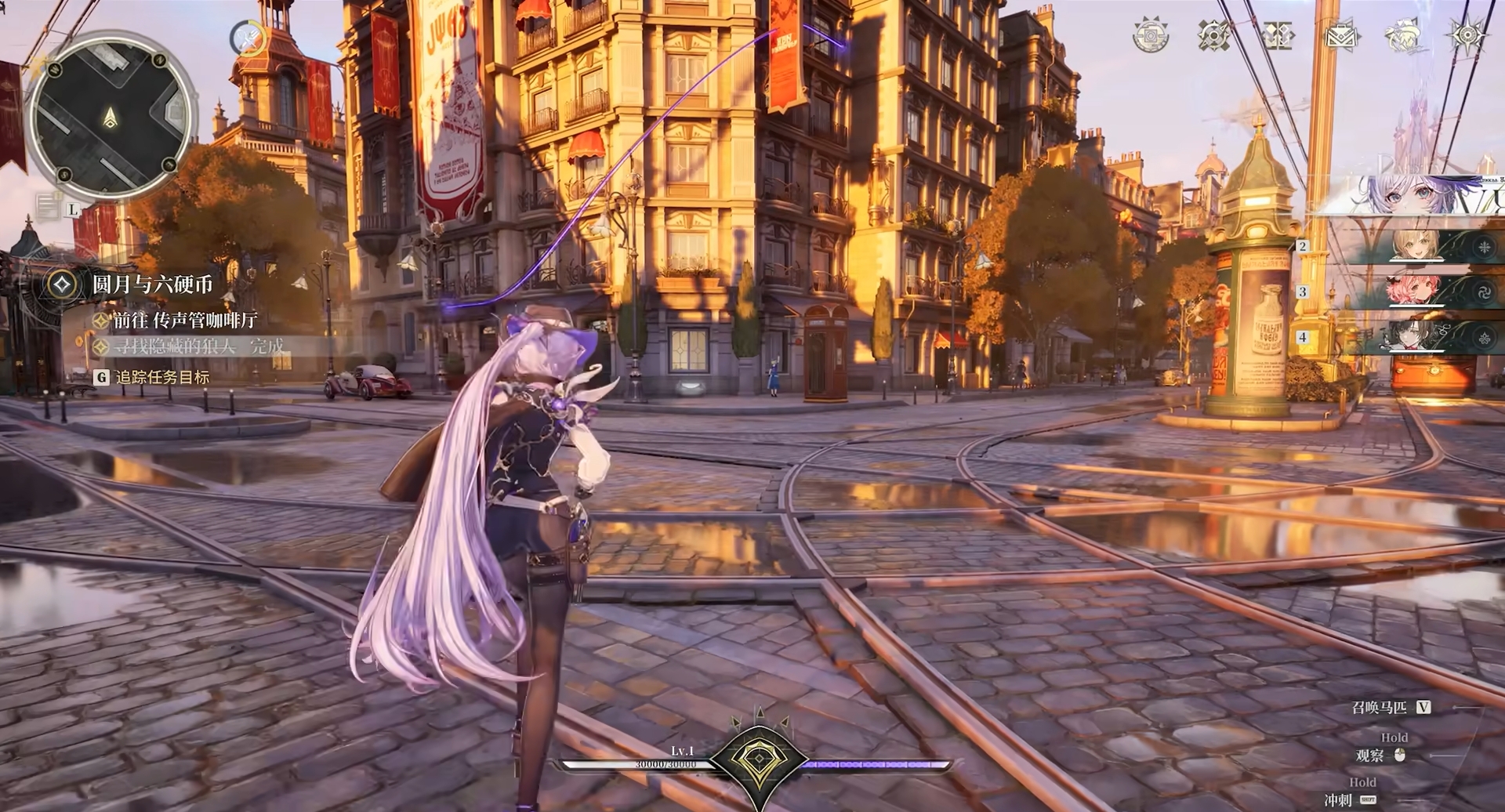Open the crossed-circle compass menu icon
This screenshot has width=1505, height=812.
(x=1213, y=35)
